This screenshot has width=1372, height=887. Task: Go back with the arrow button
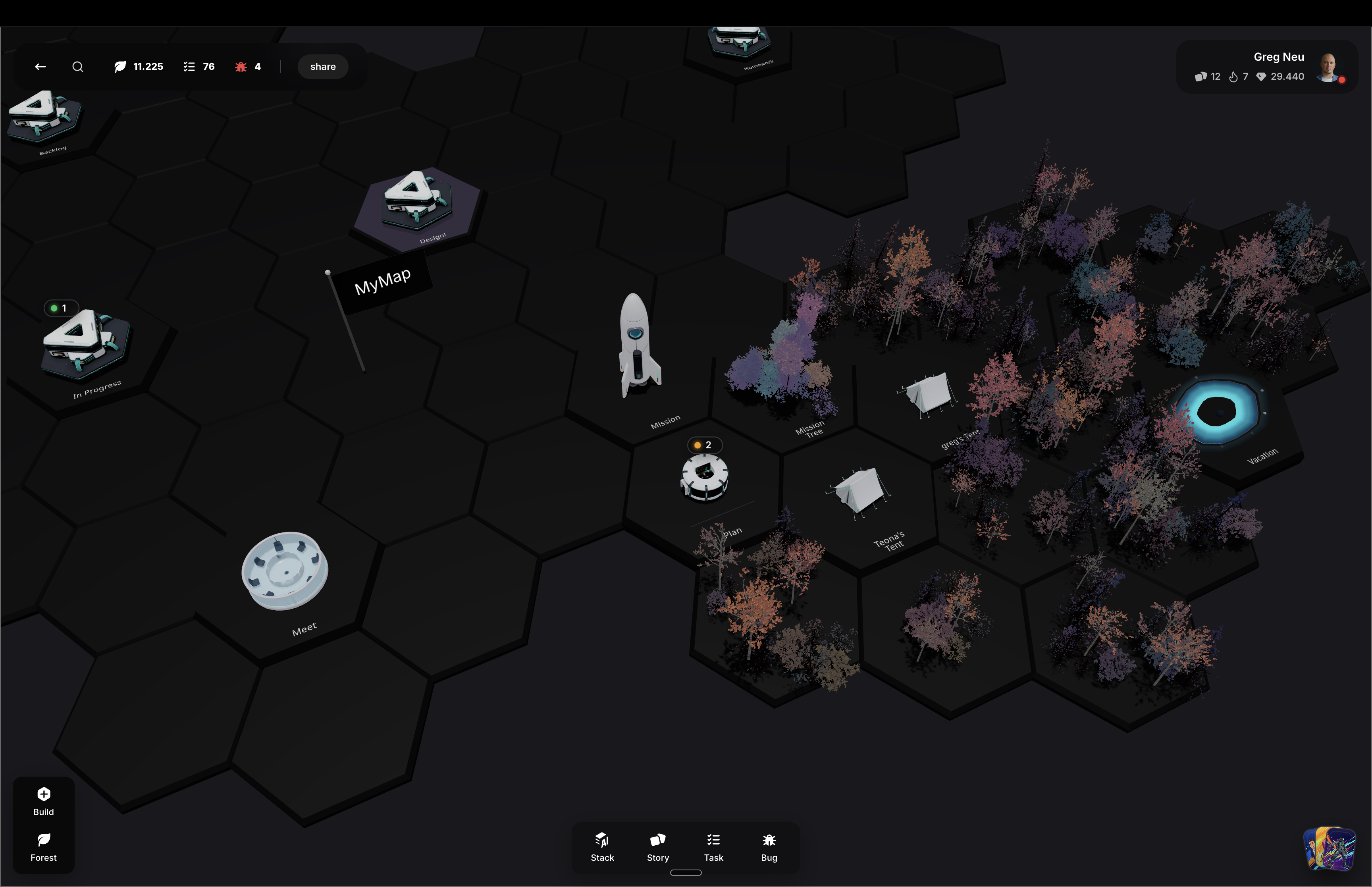40,66
